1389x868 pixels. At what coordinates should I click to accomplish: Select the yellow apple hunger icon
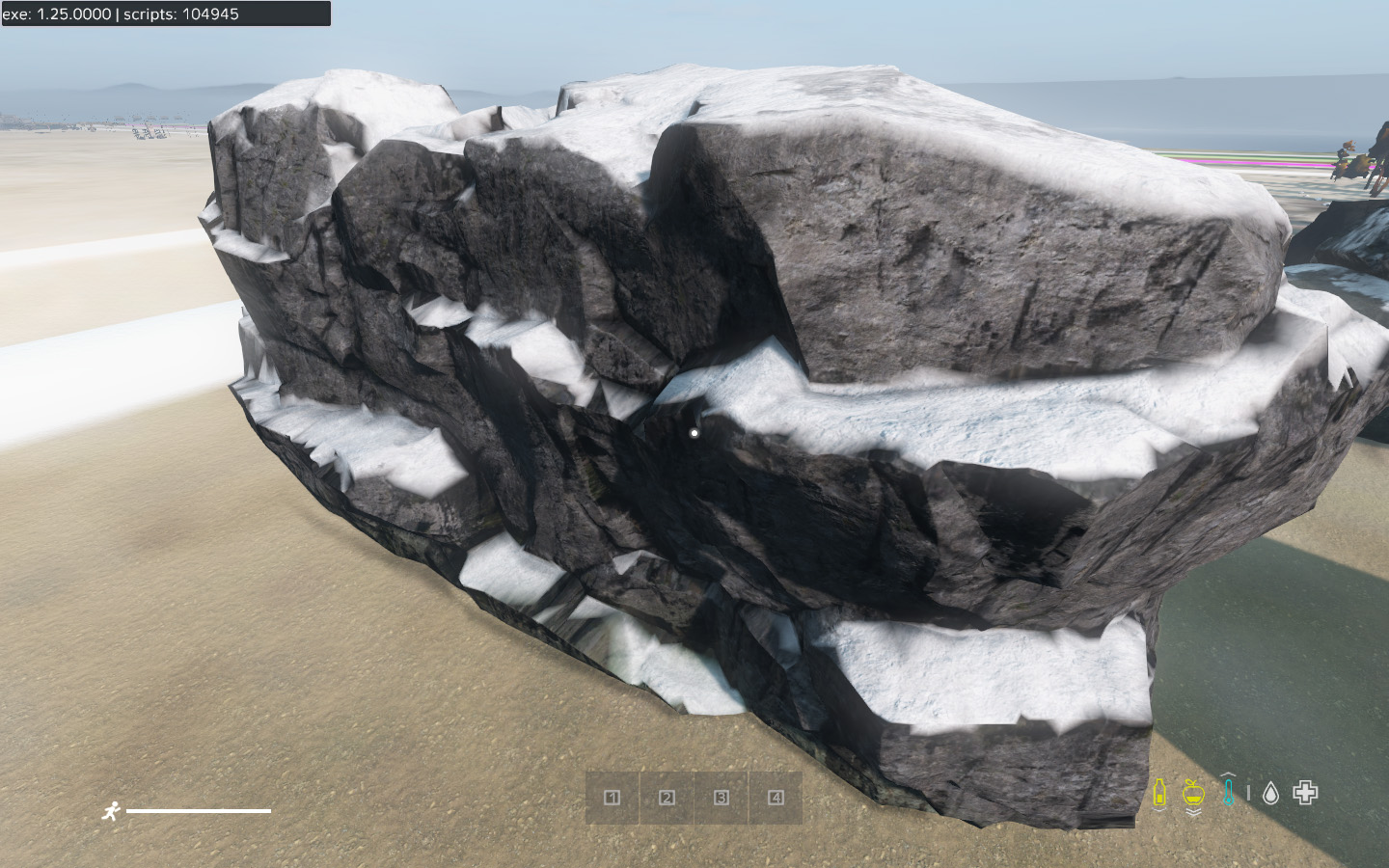point(1193,794)
